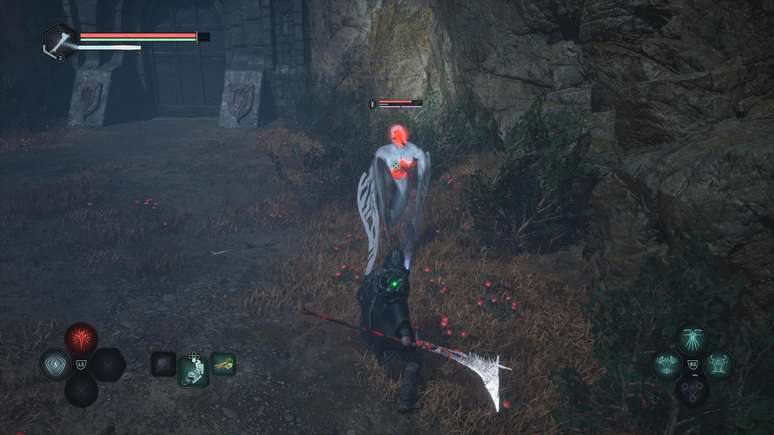The image size is (774, 435).
Task: Activate the glowing red sigil skill
Action: pyautogui.click(x=81, y=338)
